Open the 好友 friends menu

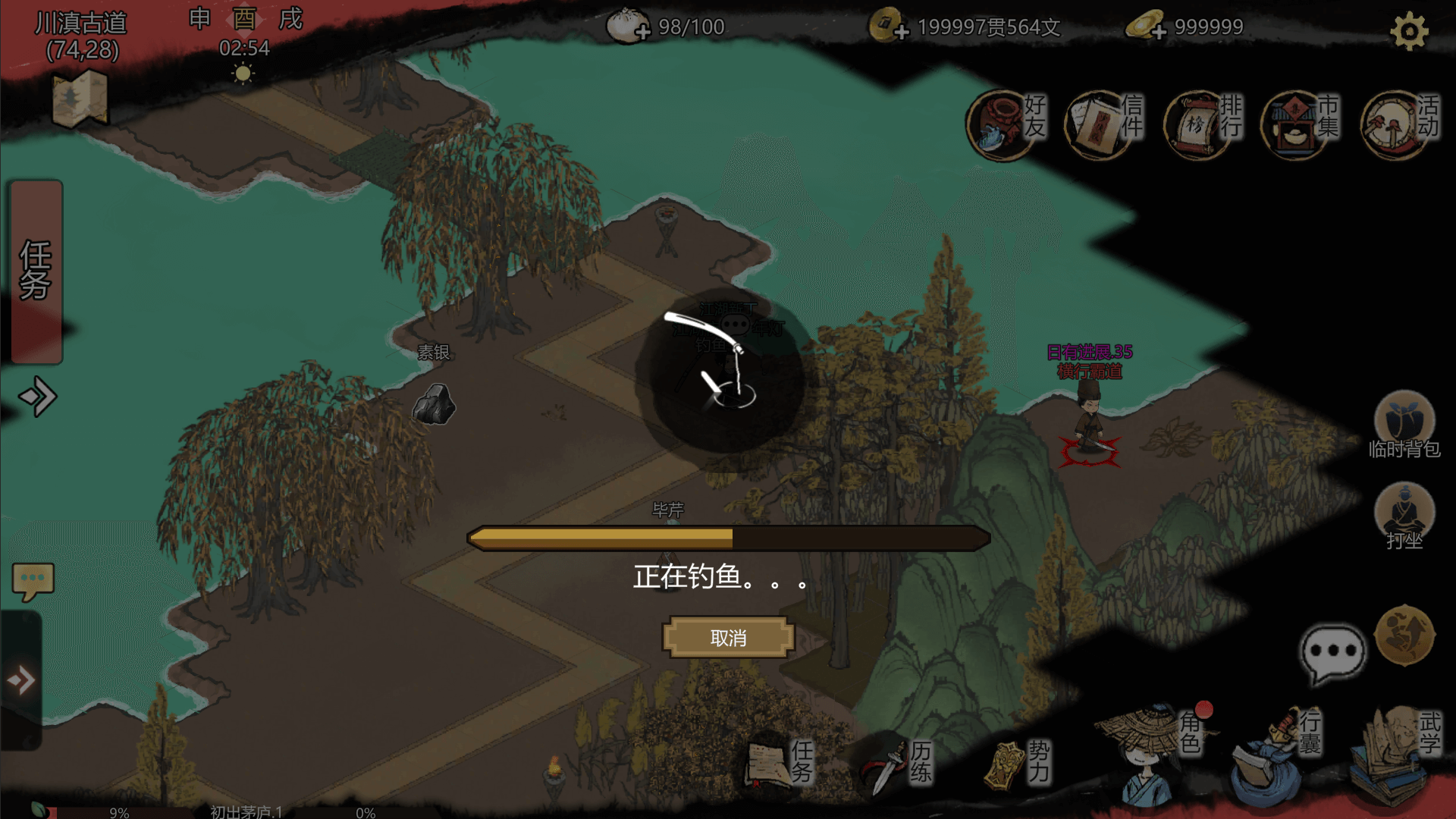tap(1005, 124)
